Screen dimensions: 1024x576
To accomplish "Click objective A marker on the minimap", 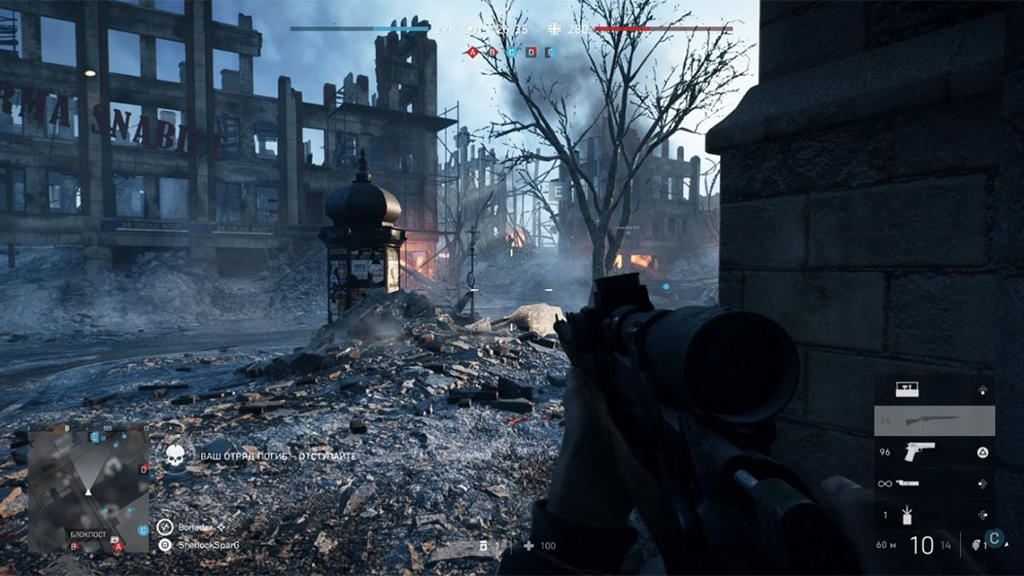I will click(x=117, y=547).
